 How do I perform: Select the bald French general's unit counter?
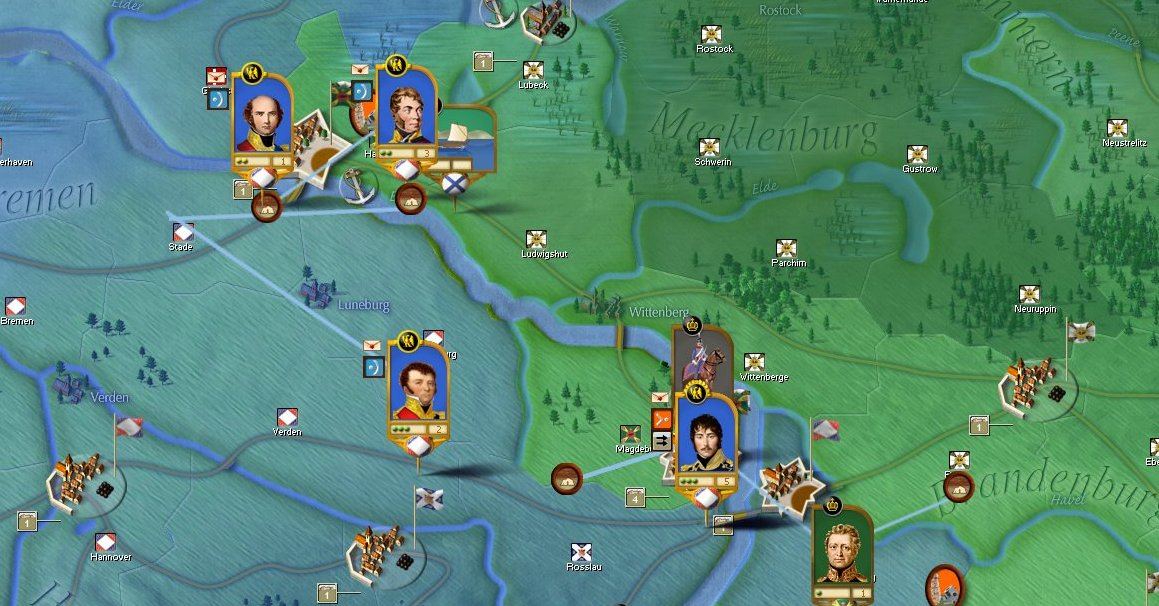pyautogui.click(x=262, y=118)
